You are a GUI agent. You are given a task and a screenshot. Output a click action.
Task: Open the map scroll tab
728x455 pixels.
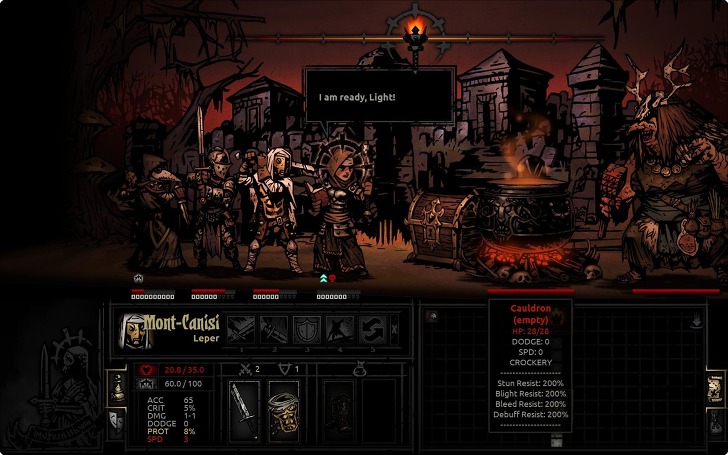pyautogui.click(x=715, y=387)
